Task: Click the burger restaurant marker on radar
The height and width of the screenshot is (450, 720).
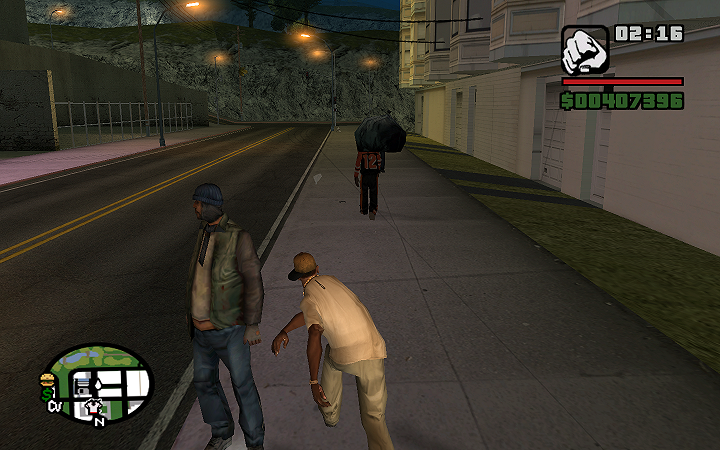Action: click(46, 379)
